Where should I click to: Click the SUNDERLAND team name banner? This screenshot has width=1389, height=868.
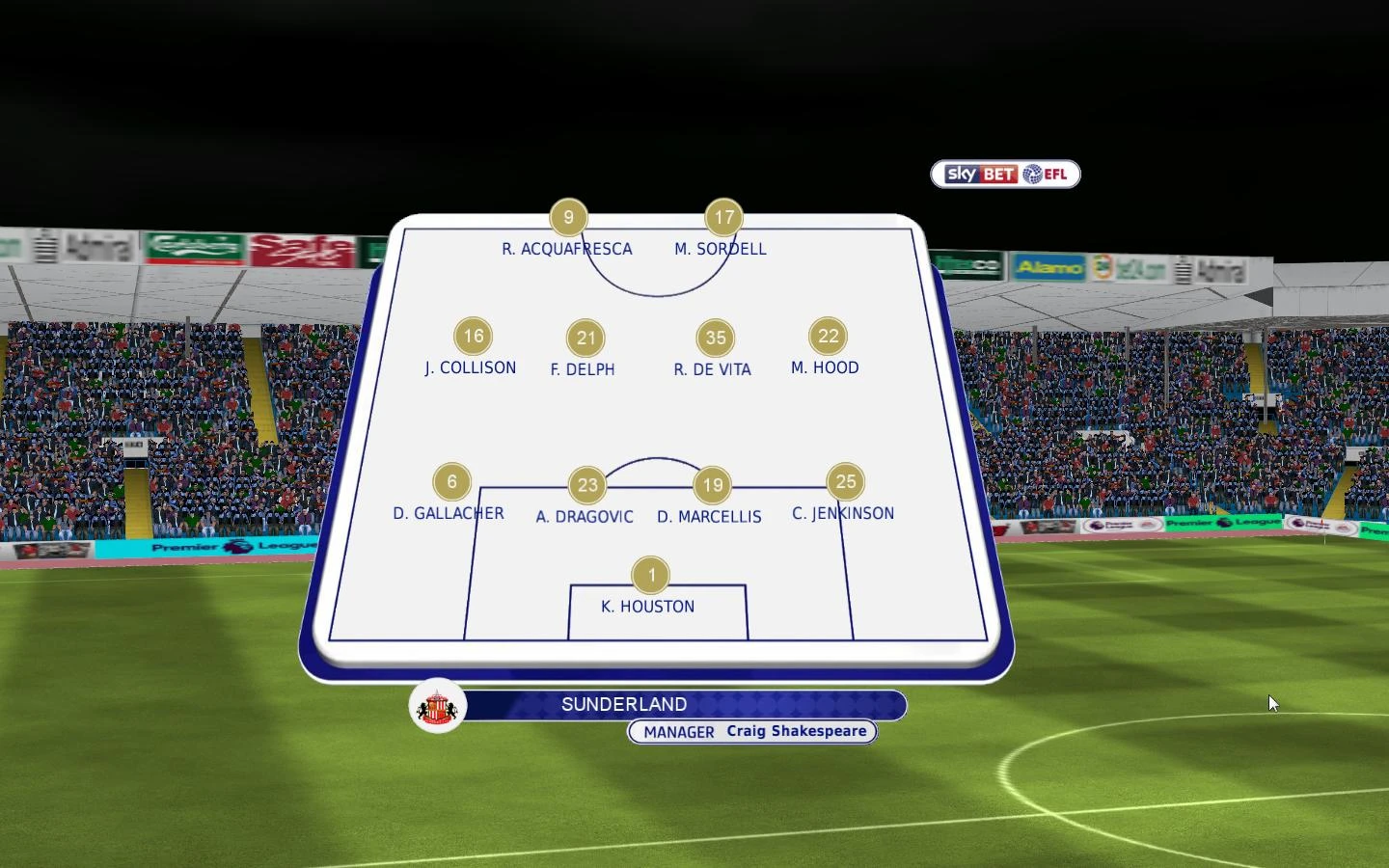point(625,705)
